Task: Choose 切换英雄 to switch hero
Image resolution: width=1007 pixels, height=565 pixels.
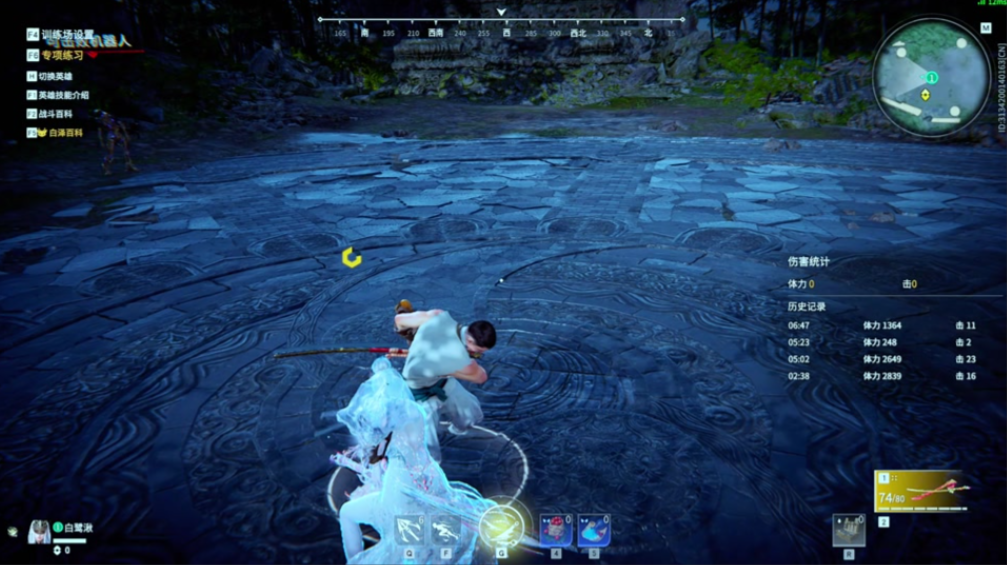Action: pos(54,76)
